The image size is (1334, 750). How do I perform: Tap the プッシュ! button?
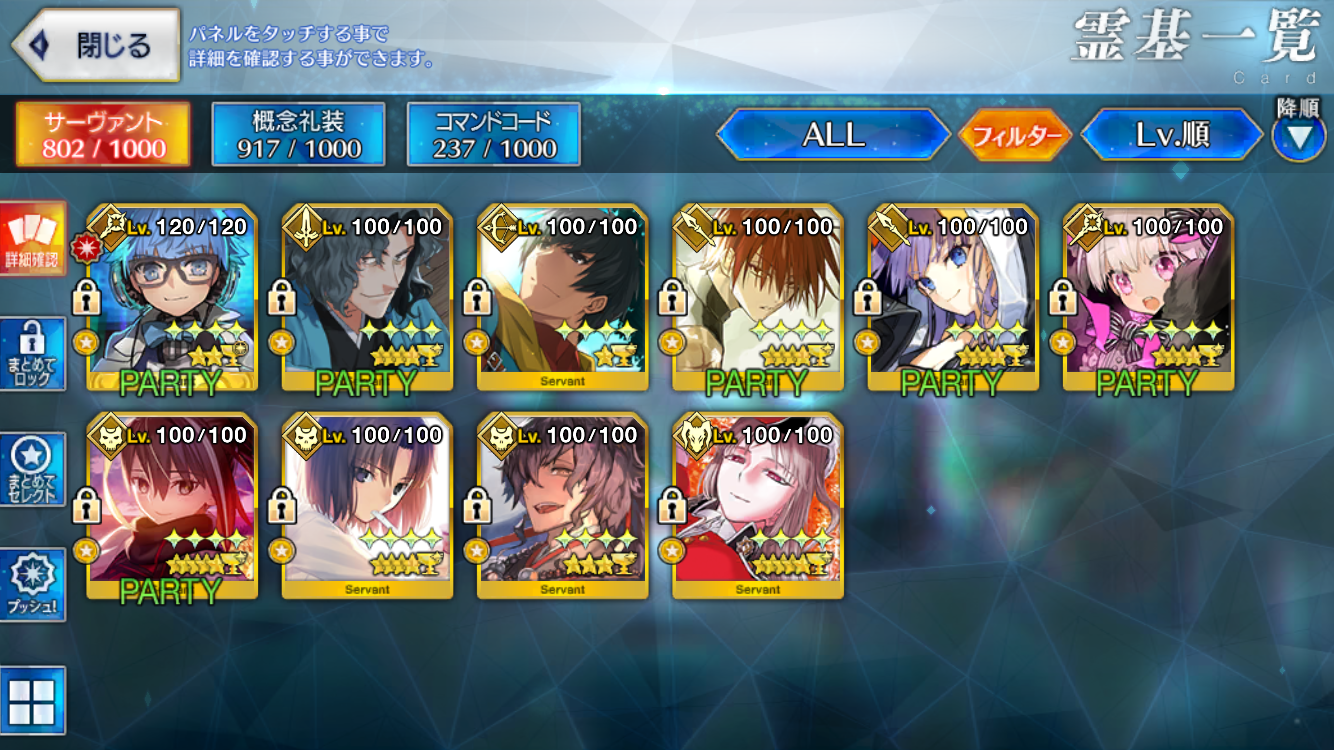tap(32, 584)
